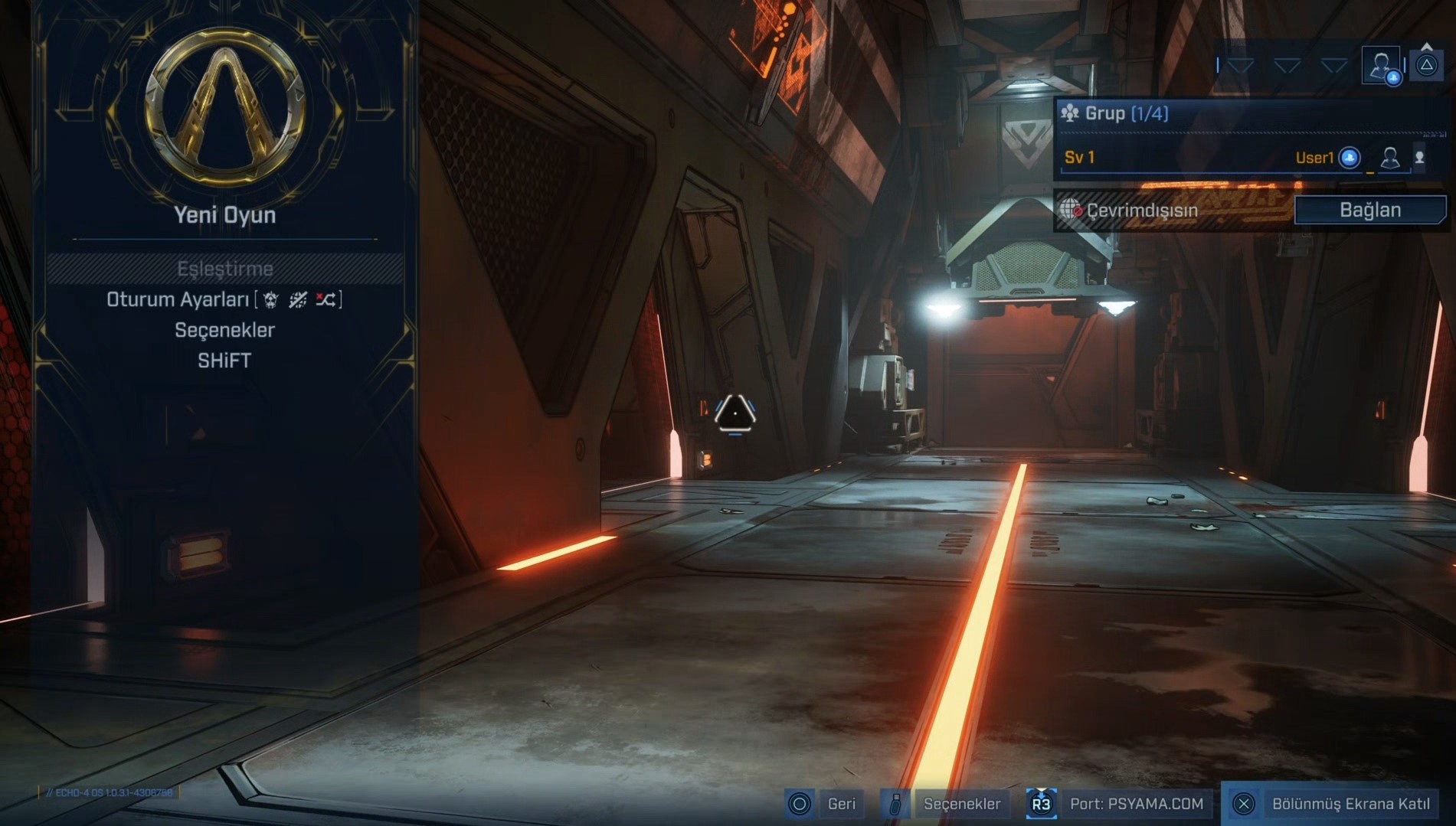Choose Bölünmüş Ekrana Katıl split-screen option
The height and width of the screenshot is (826, 1456).
(x=1350, y=804)
